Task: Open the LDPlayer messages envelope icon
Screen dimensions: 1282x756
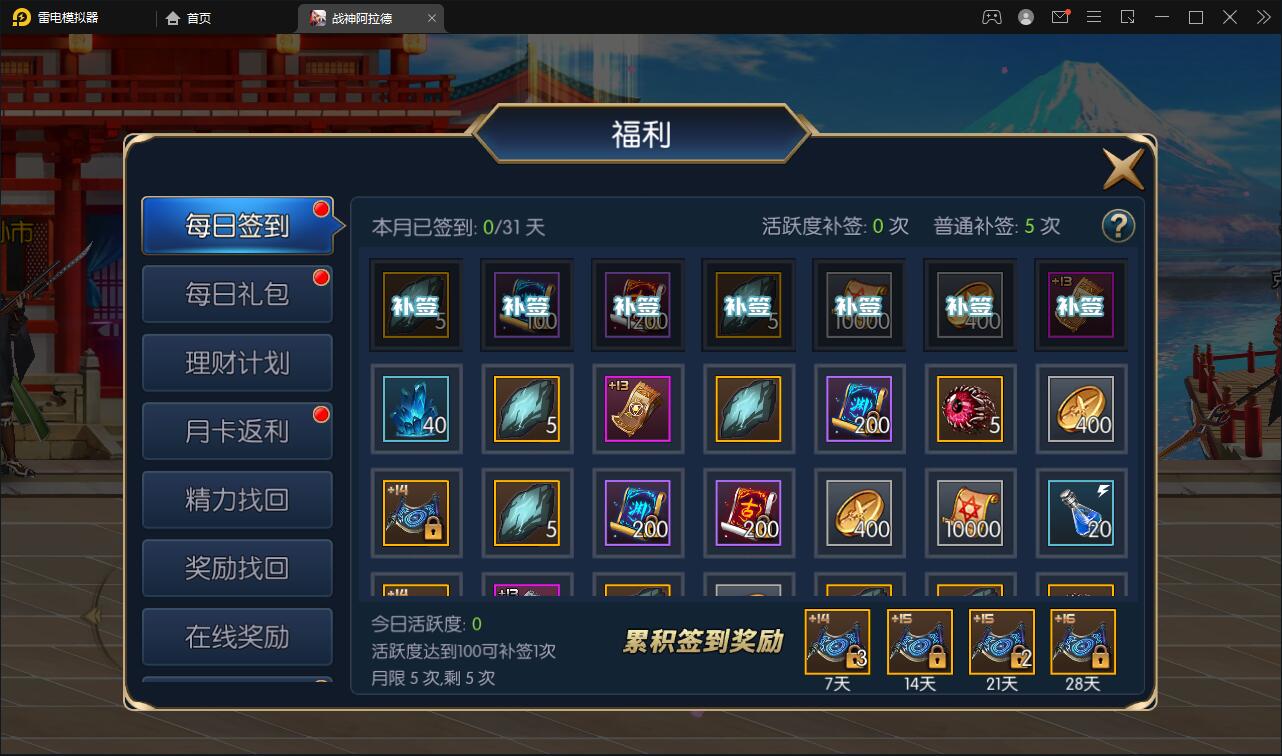Action: point(1060,17)
